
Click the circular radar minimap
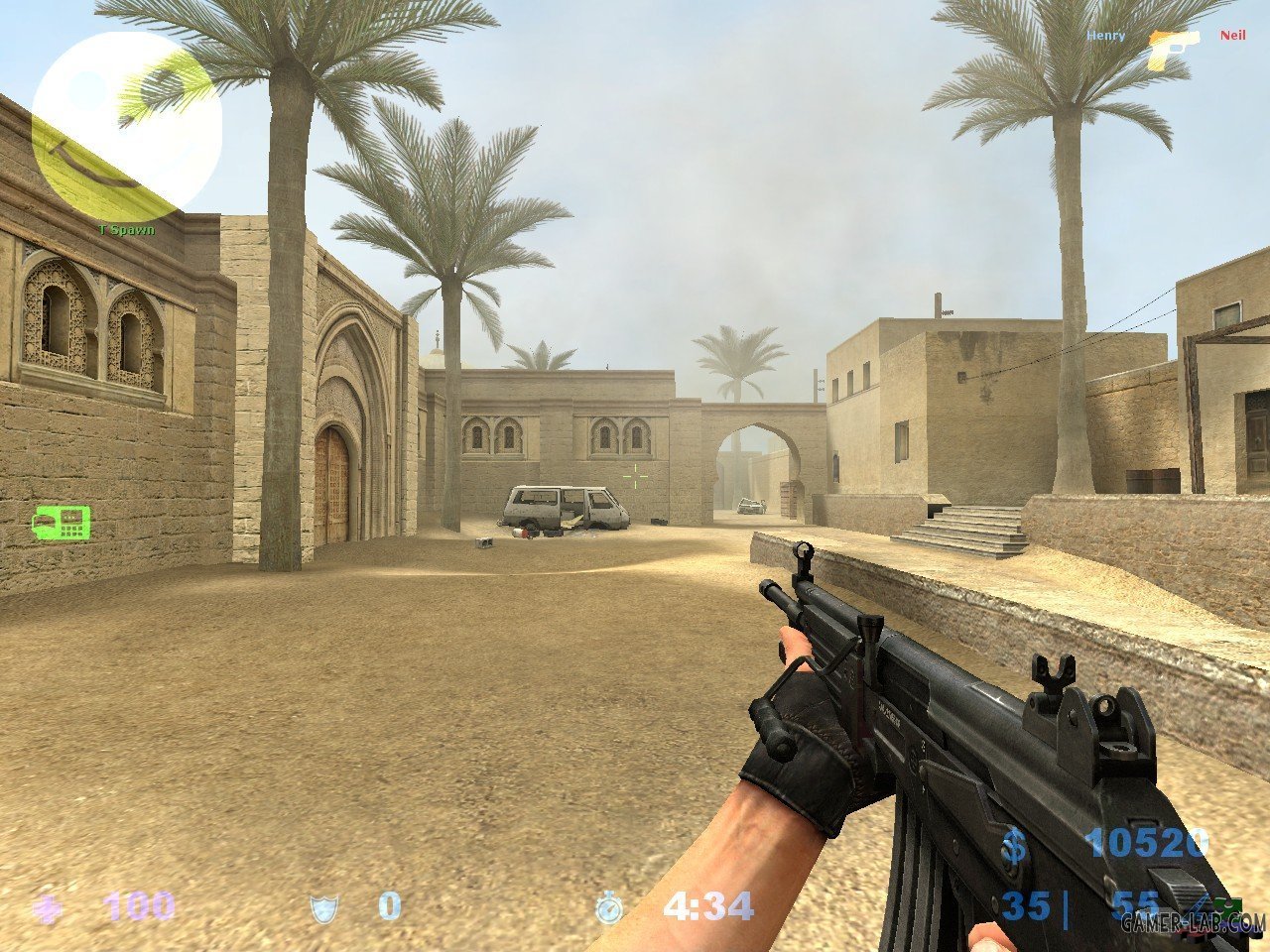(126, 126)
